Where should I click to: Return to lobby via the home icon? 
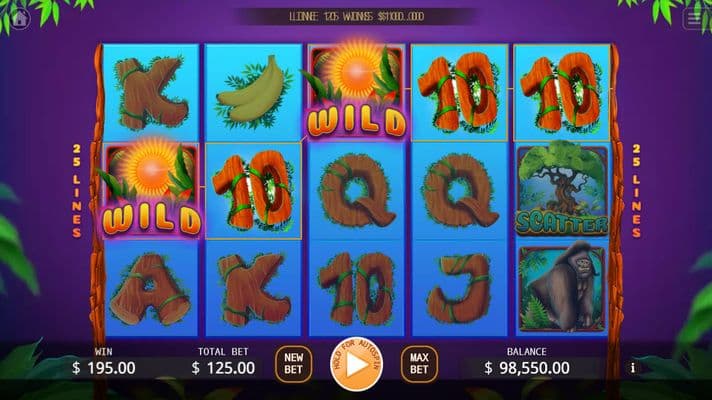20,17
